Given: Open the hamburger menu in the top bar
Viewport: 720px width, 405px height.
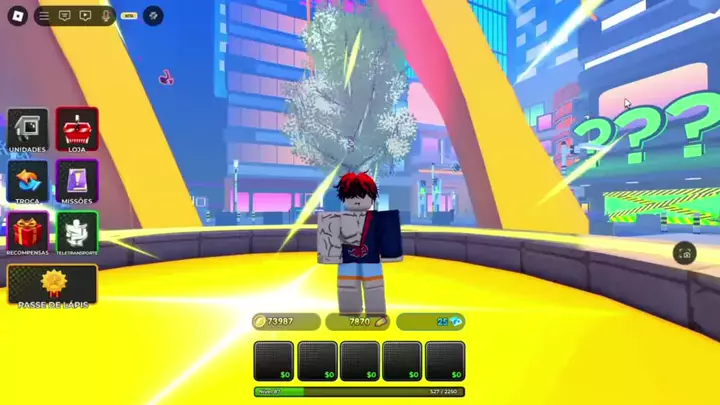Looking at the screenshot, I should coord(44,16).
